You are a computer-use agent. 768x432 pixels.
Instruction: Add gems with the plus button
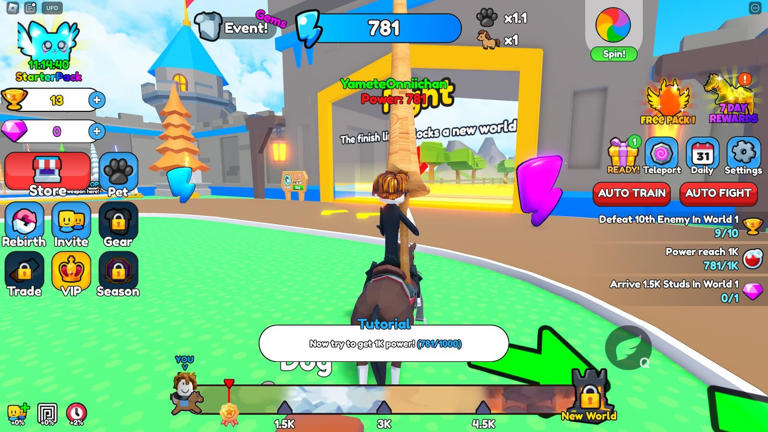pyautogui.click(x=97, y=131)
